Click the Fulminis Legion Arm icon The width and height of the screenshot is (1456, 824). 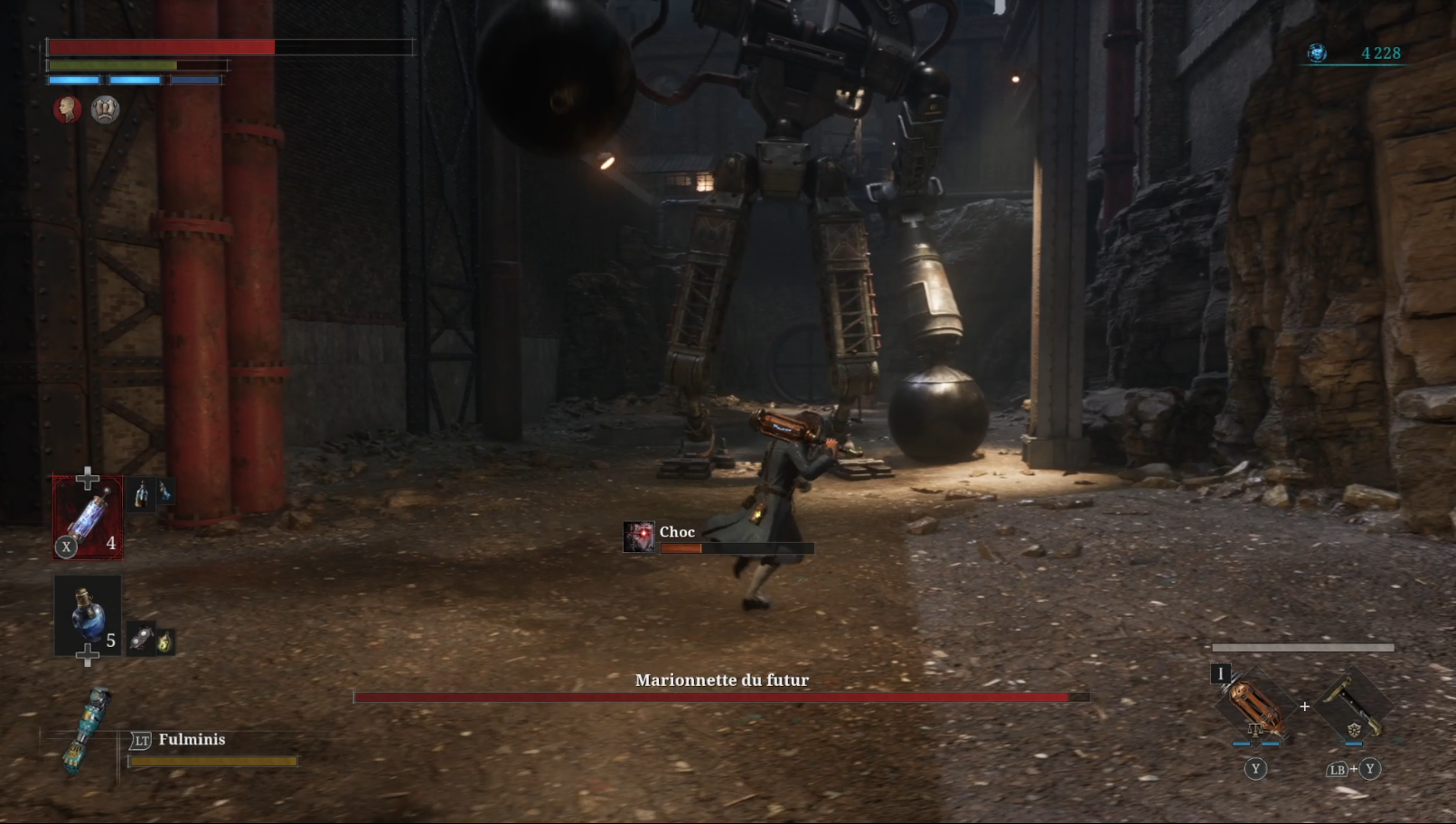point(89,731)
